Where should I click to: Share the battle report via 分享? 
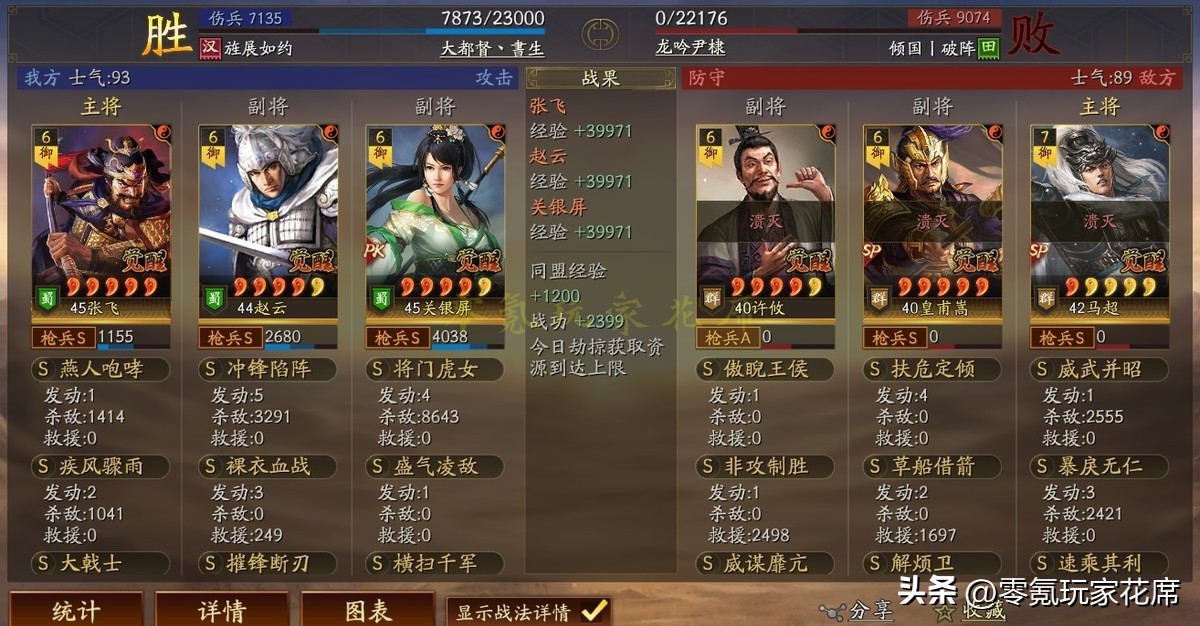point(858,611)
